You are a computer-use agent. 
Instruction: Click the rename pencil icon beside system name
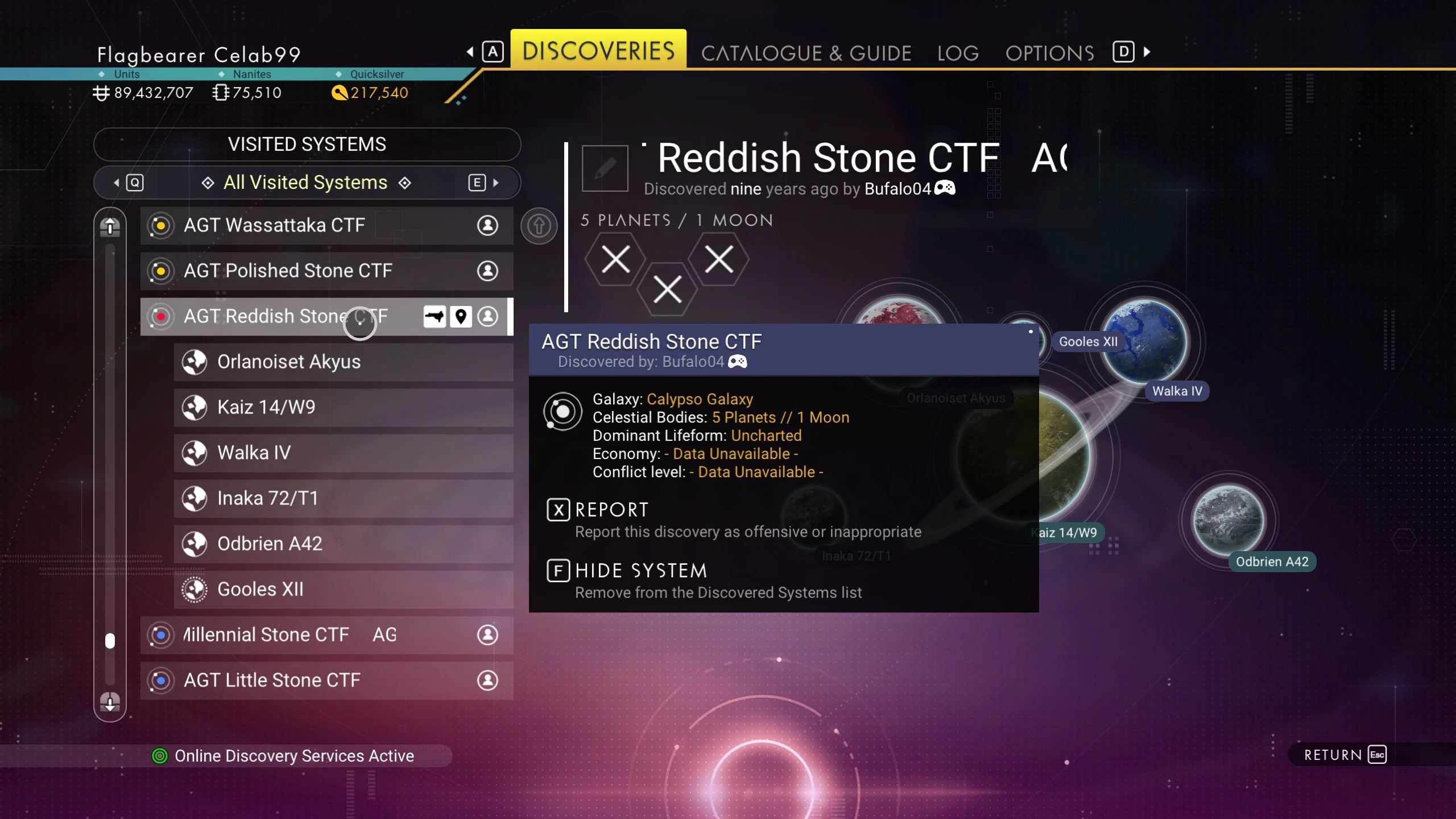[605, 168]
